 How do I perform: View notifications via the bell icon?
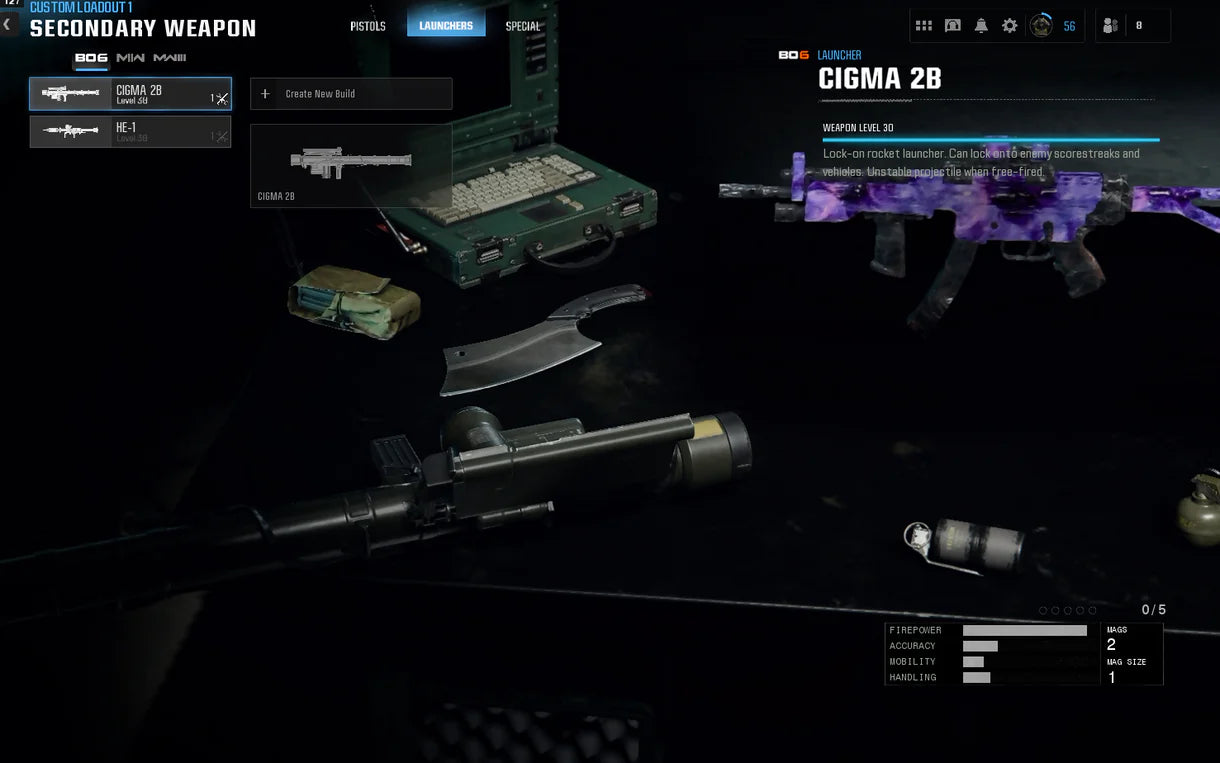coord(981,26)
